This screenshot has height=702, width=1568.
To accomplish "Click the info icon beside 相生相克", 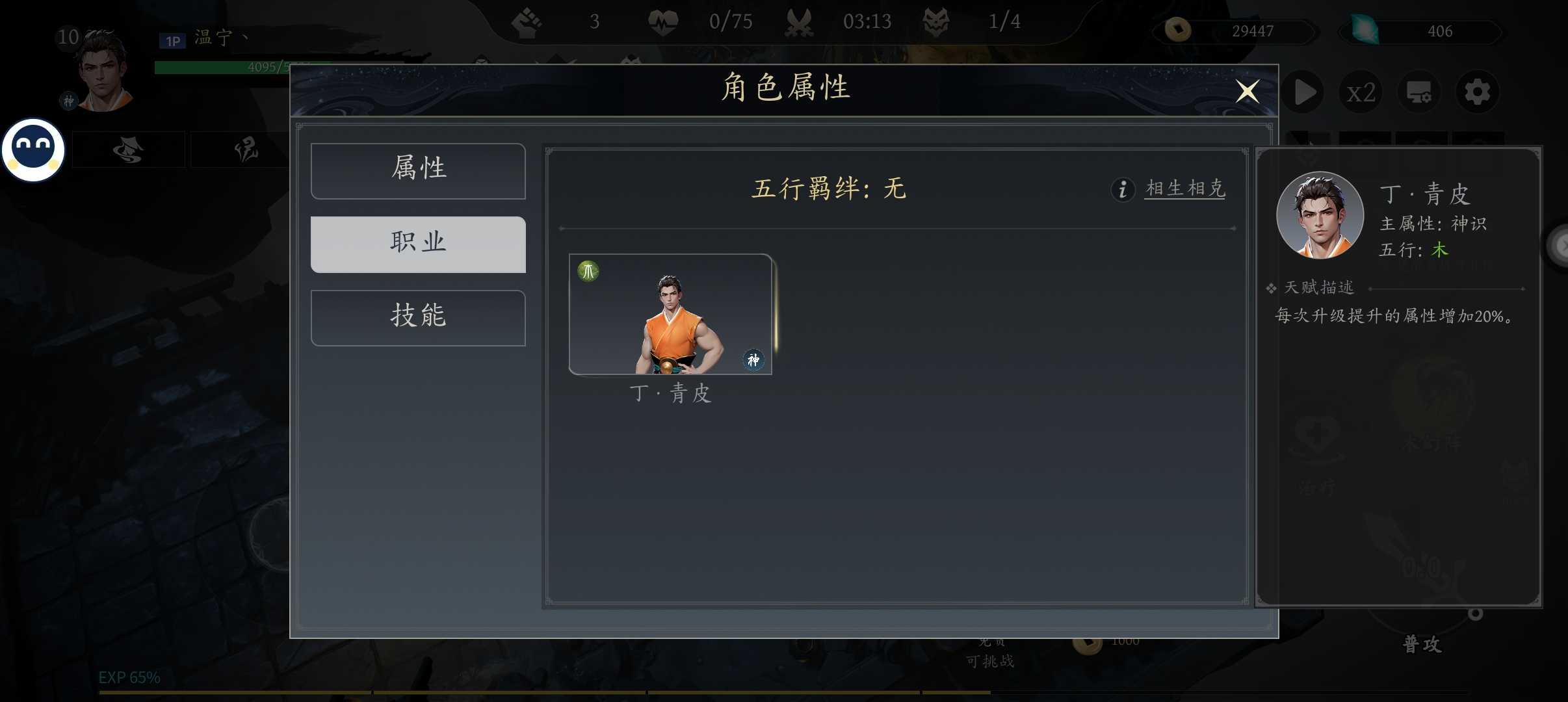I will (1122, 189).
